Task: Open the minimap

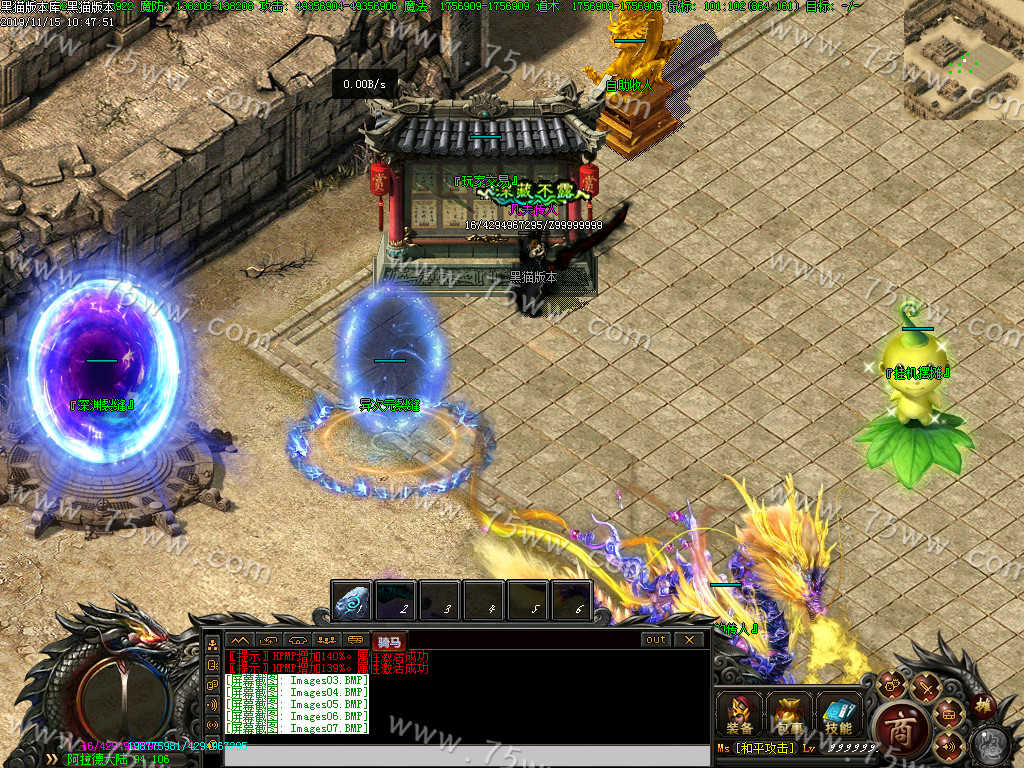Action: [x=963, y=60]
